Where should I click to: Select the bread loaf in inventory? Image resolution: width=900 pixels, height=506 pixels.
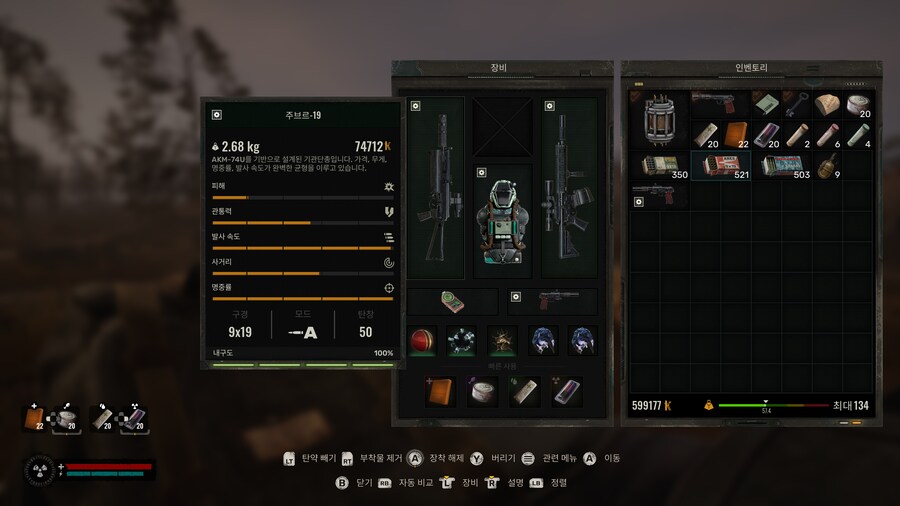[827, 105]
